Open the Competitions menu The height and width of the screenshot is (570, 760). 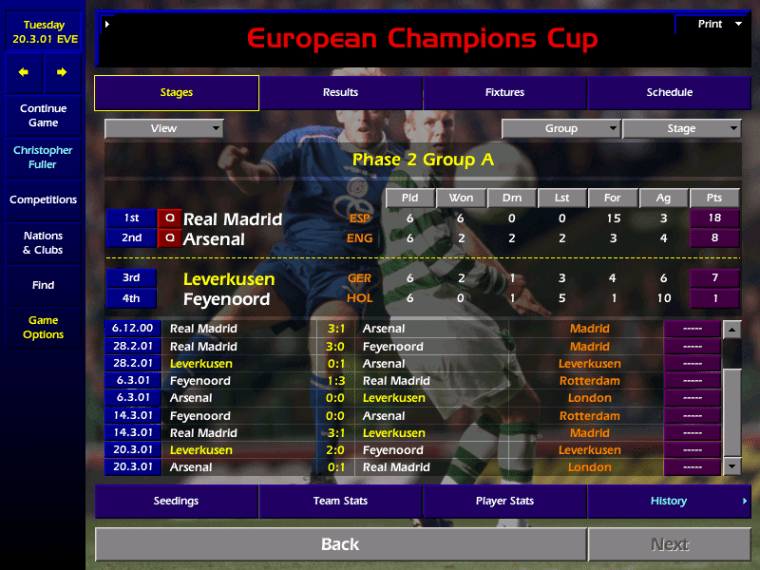coord(43,200)
